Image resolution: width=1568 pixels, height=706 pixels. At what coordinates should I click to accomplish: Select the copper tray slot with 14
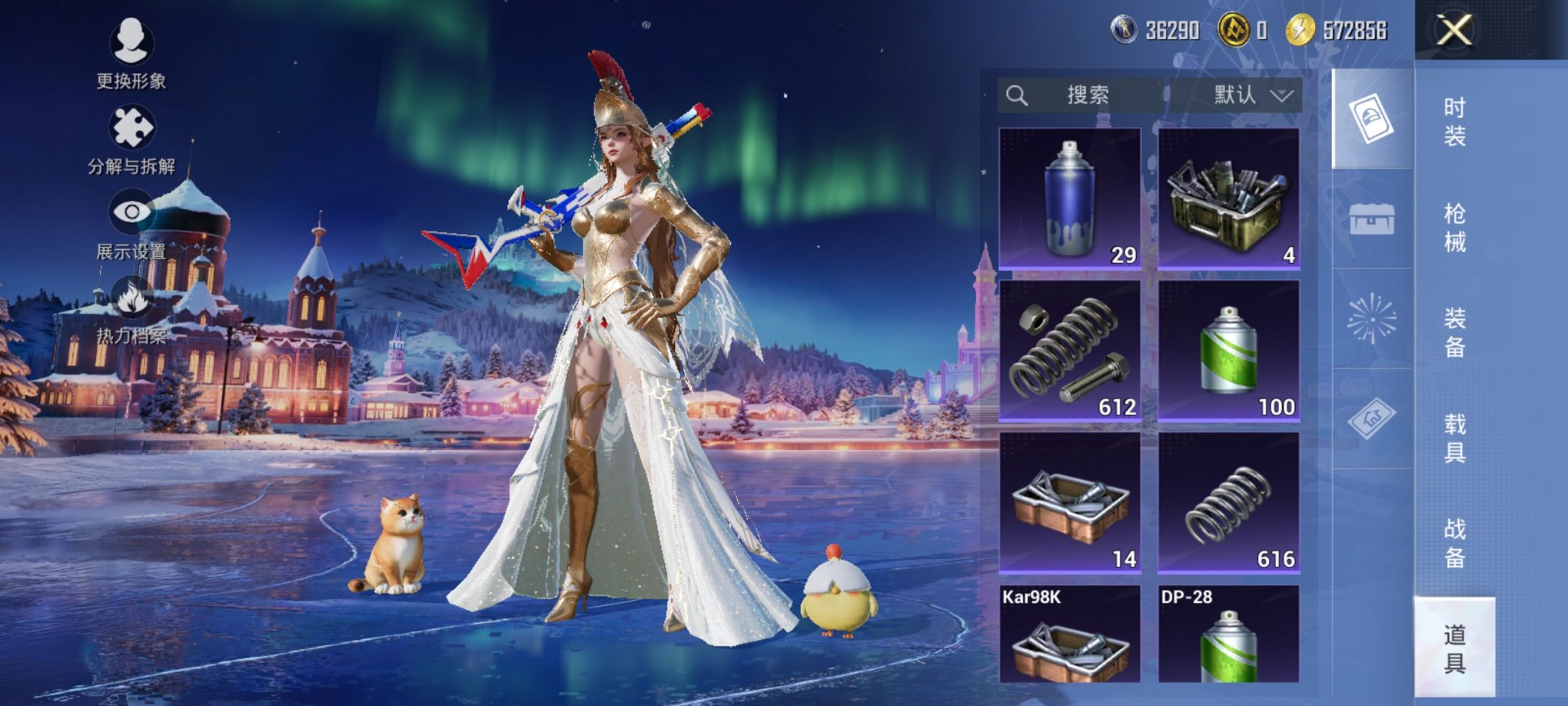point(1069,503)
